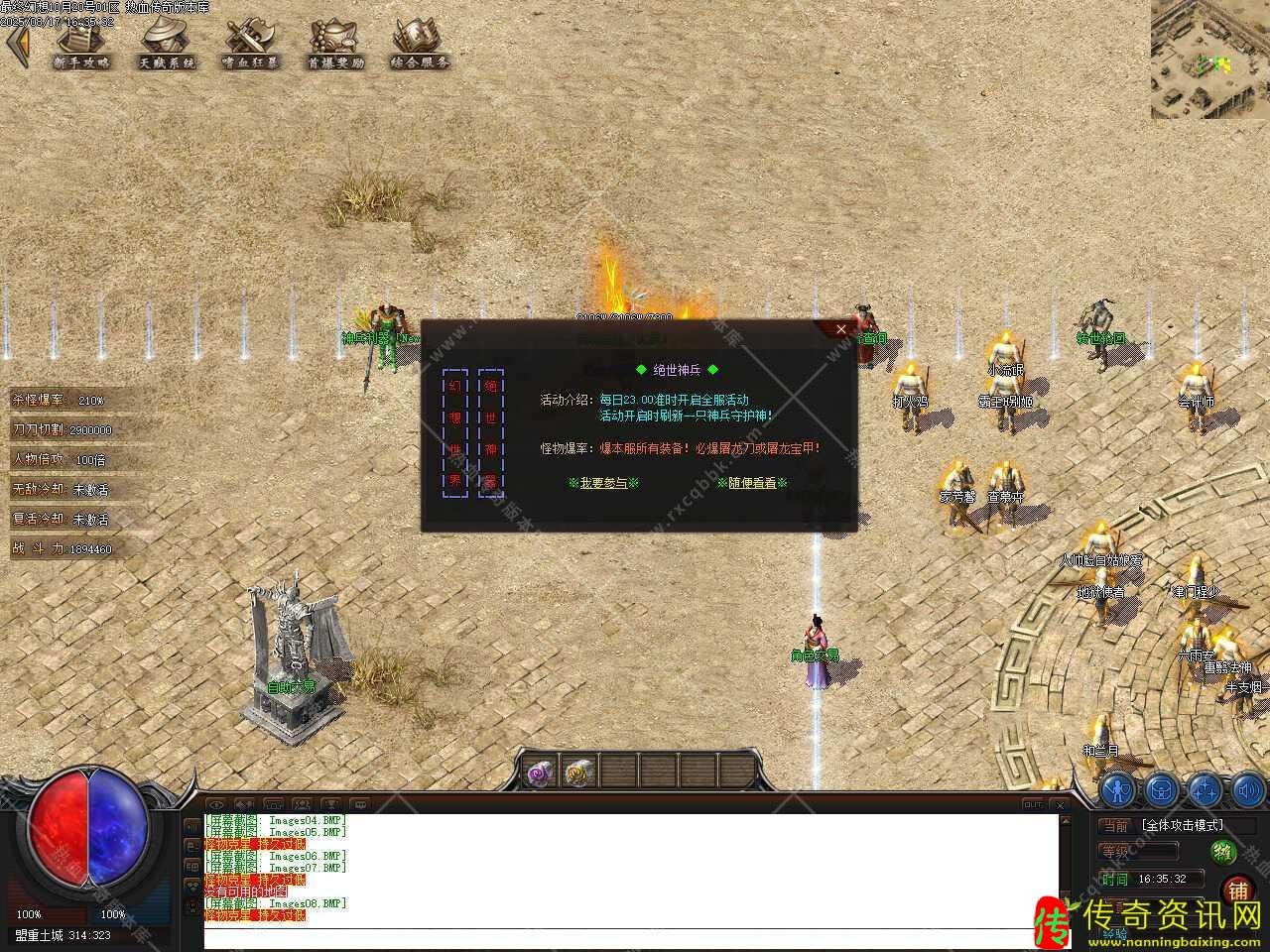The width and height of the screenshot is (1270, 952).
Task: Open the 嗜血狂暴 berserk menu
Action: pyautogui.click(x=251, y=44)
